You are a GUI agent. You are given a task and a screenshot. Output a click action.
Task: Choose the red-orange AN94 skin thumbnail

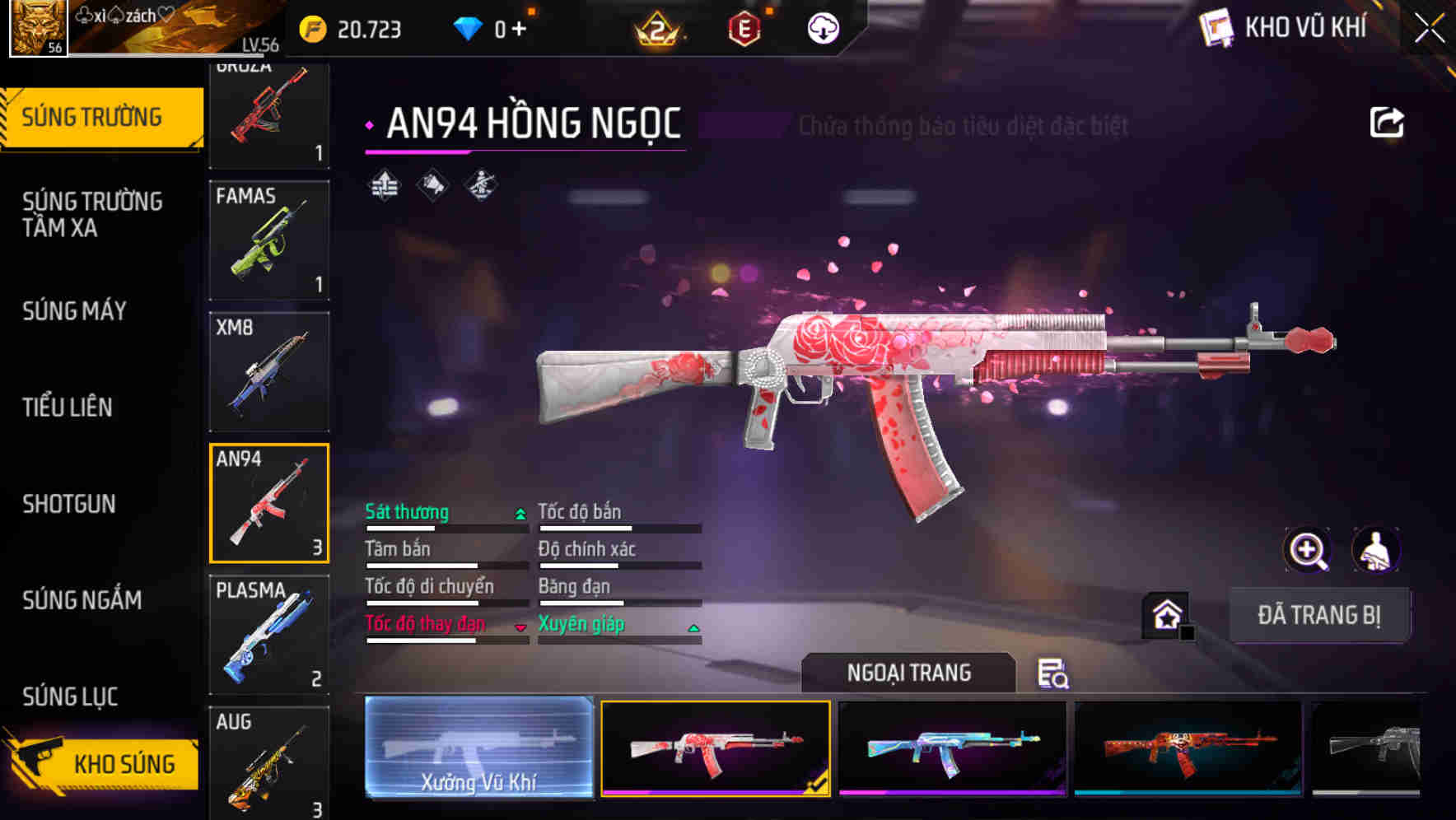pos(1188,748)
